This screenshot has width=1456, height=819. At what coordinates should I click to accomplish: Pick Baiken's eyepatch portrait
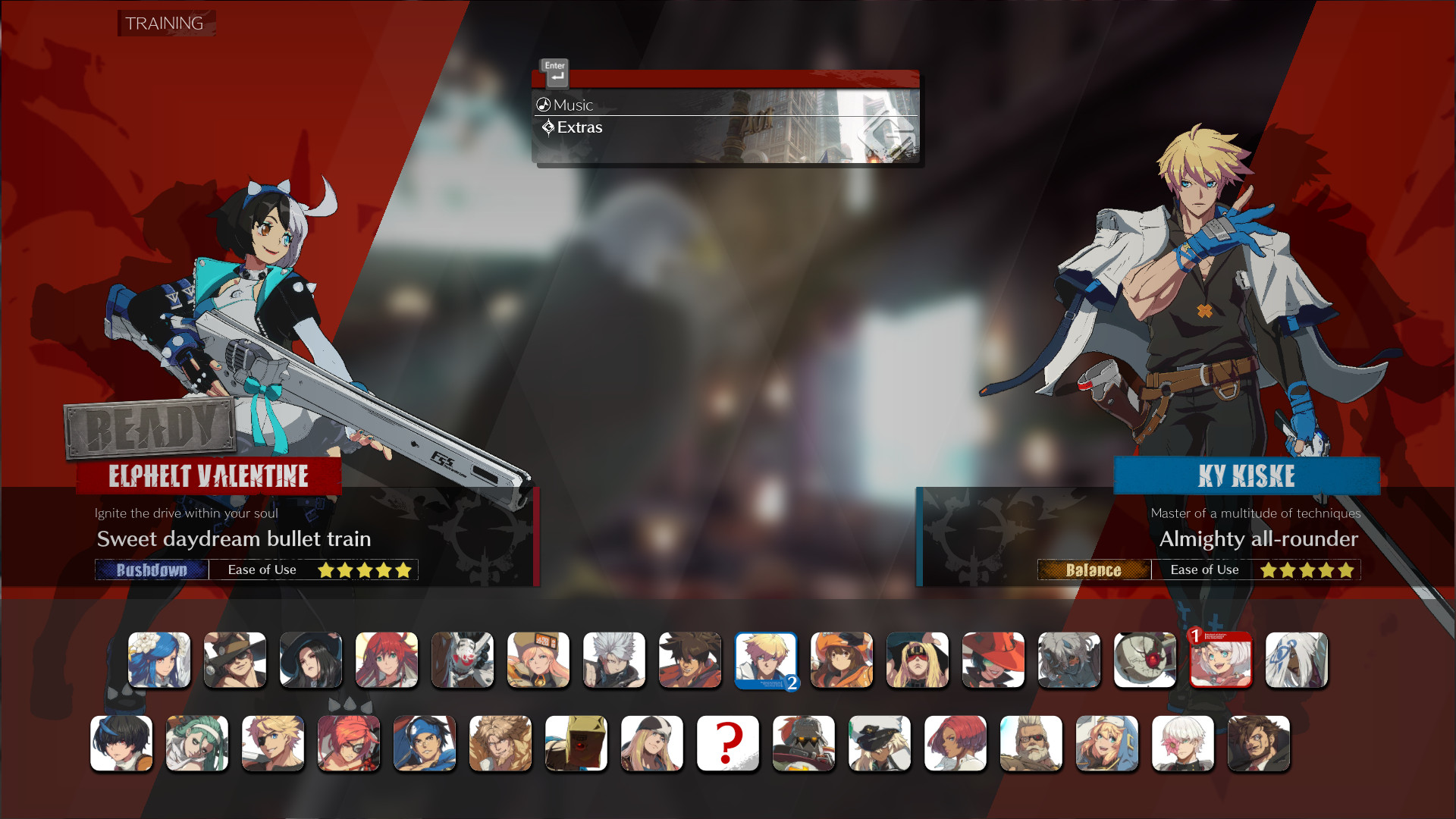click(x=349, y=744)
